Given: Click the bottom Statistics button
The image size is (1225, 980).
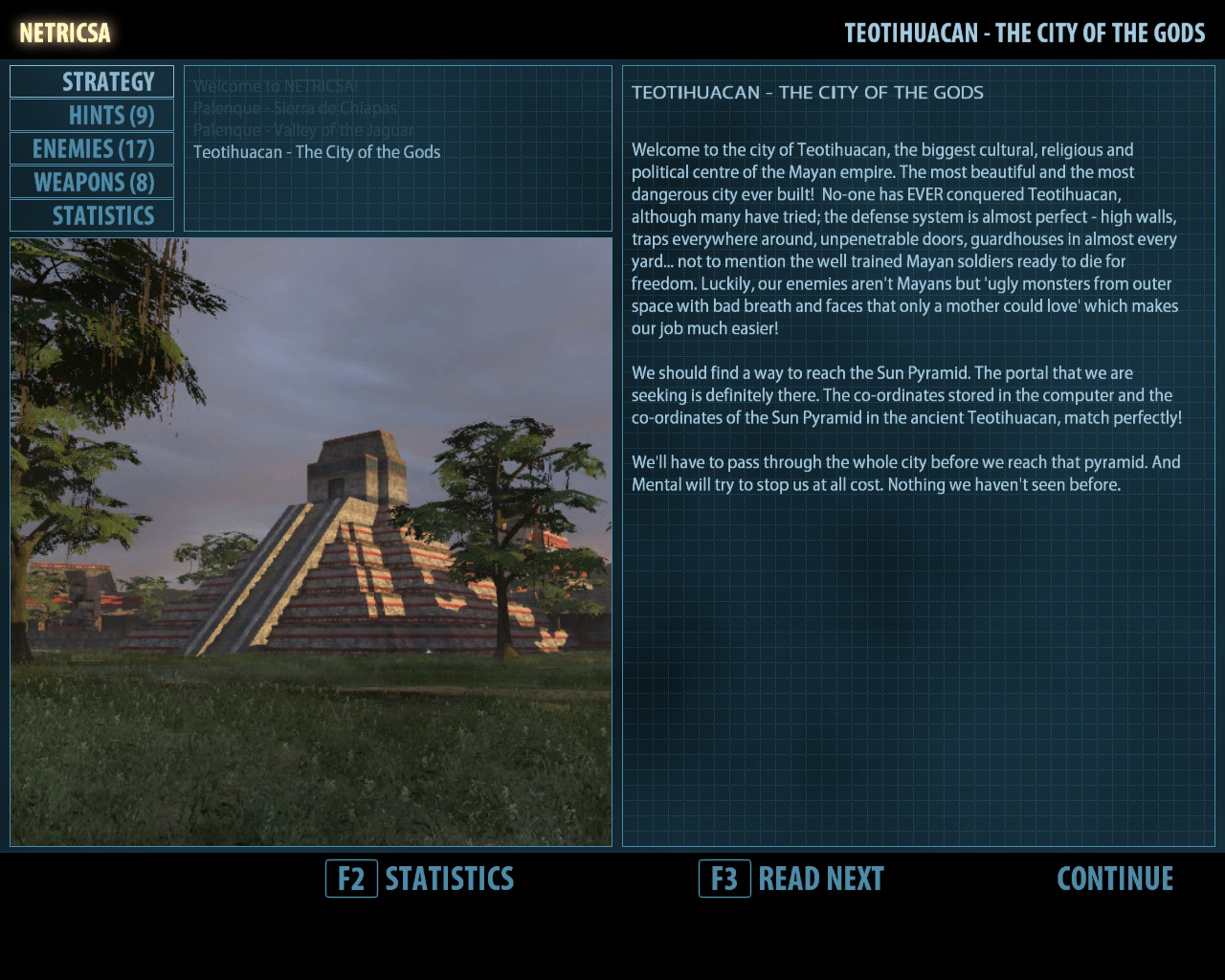Looking at the screenshot, I should pyautogui.click(x=421, y=879).
